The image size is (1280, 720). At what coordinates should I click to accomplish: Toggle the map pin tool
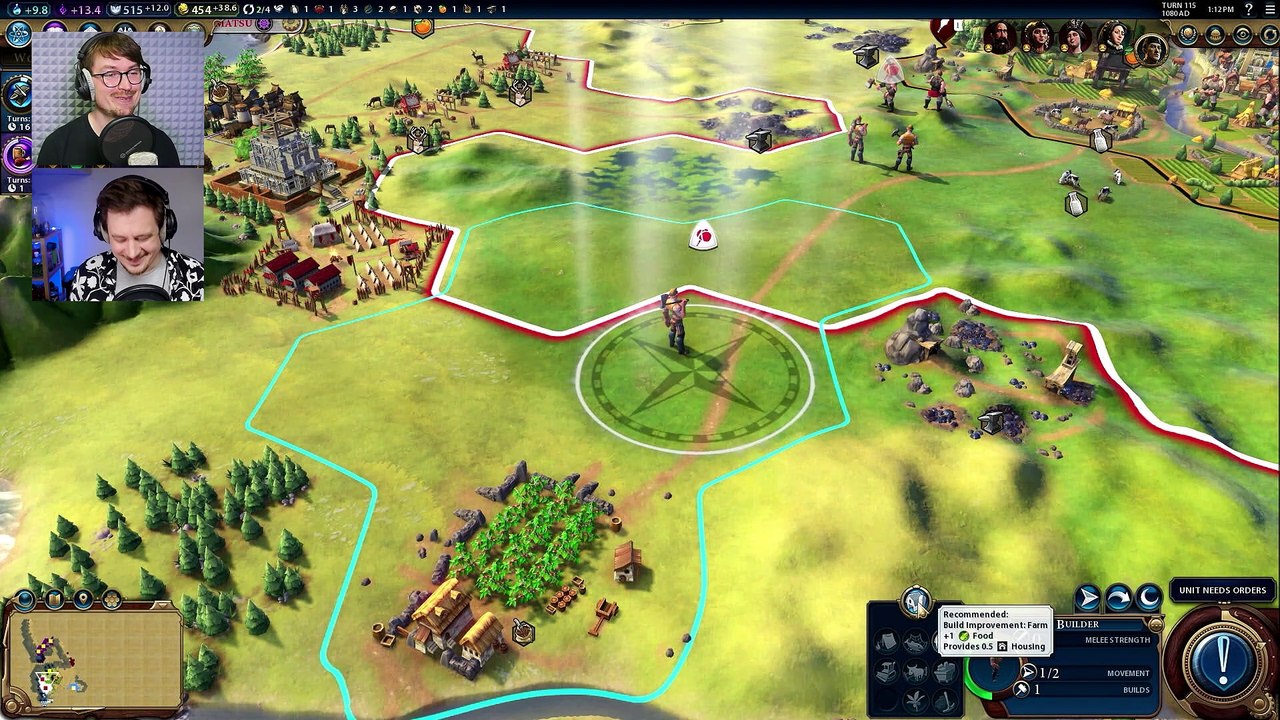click(83, 599)
